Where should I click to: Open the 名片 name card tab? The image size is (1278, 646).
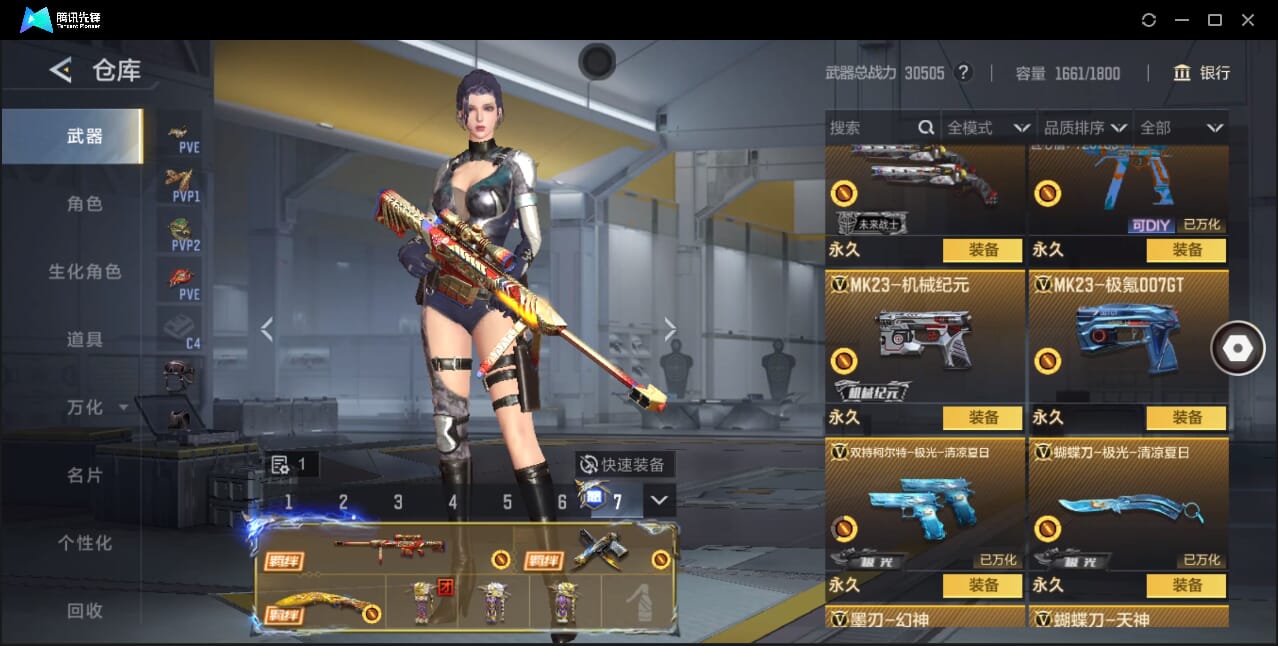click(x=85, y=475)
